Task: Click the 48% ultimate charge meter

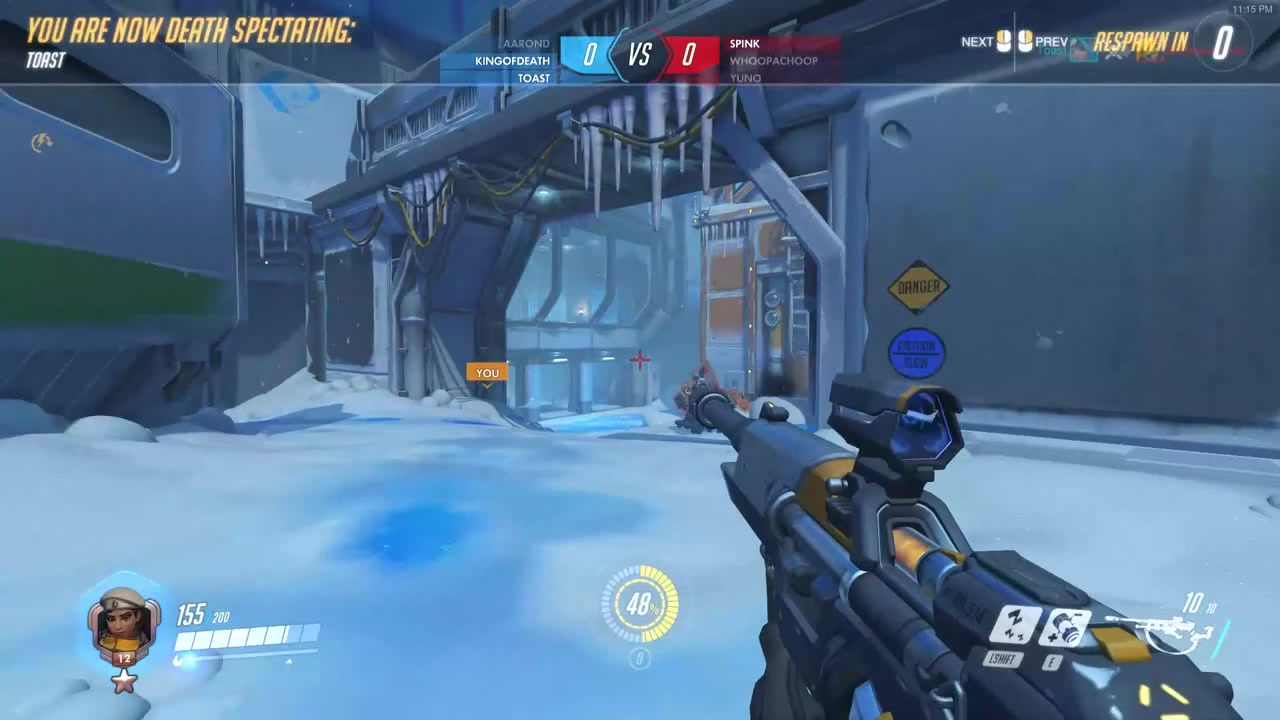Action: pos(640,604)
